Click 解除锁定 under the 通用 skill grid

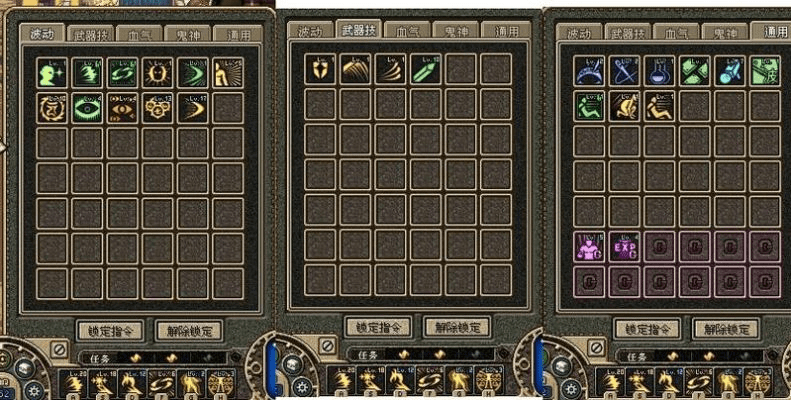pos(726,329)
